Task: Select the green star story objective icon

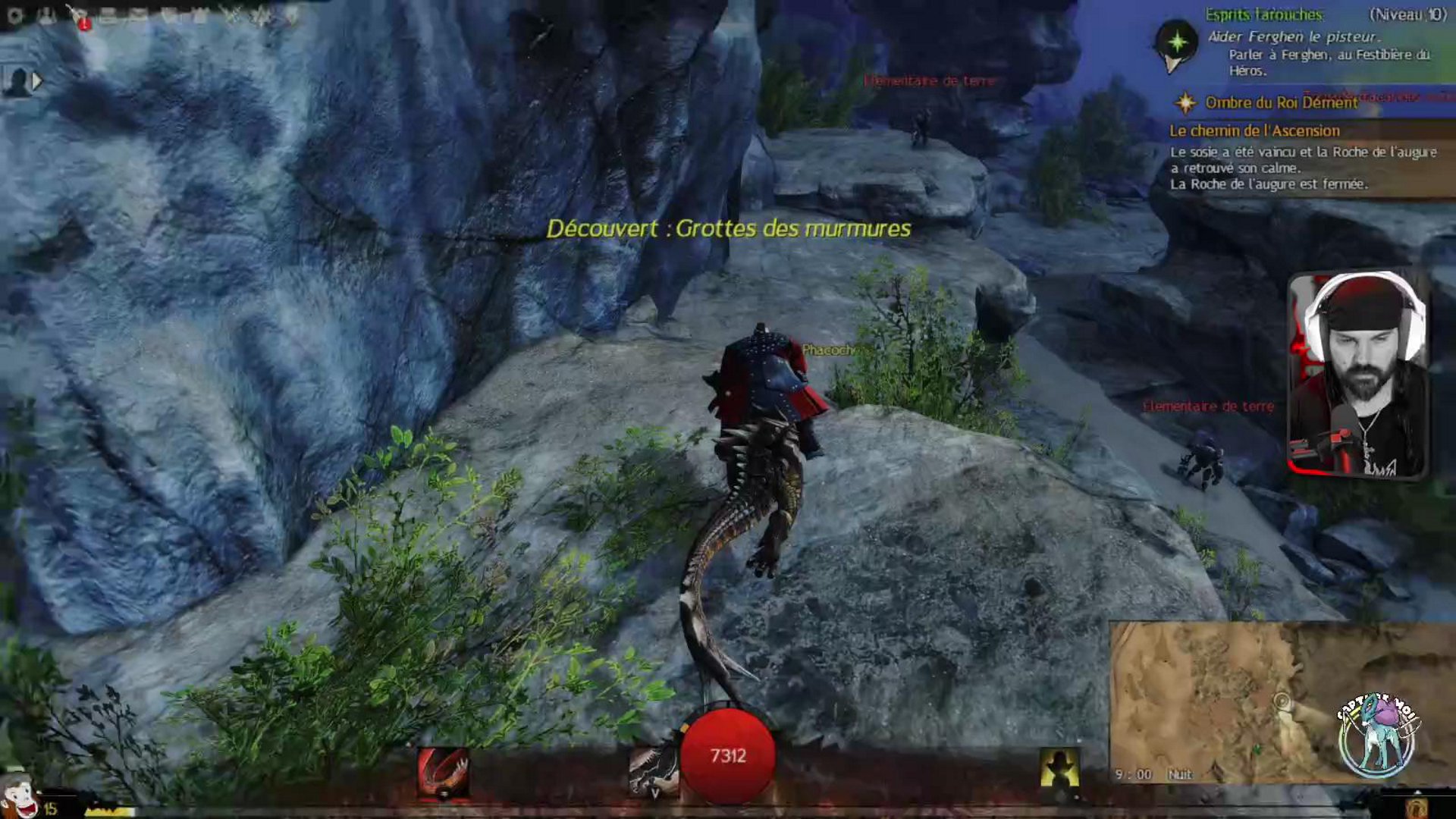Action: click(1177, 42)
